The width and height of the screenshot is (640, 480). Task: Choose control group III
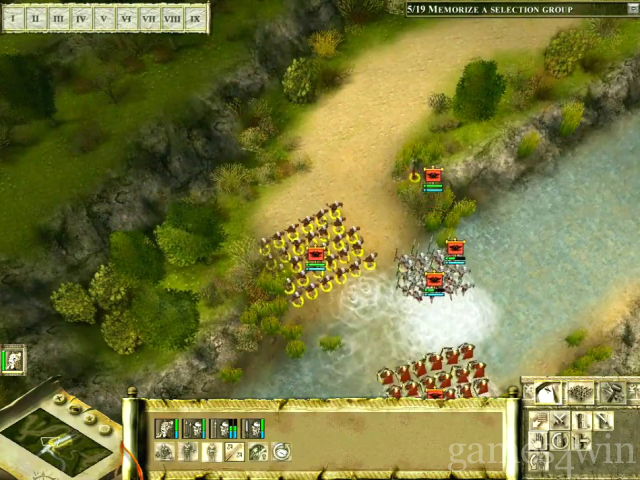point(59,18)
